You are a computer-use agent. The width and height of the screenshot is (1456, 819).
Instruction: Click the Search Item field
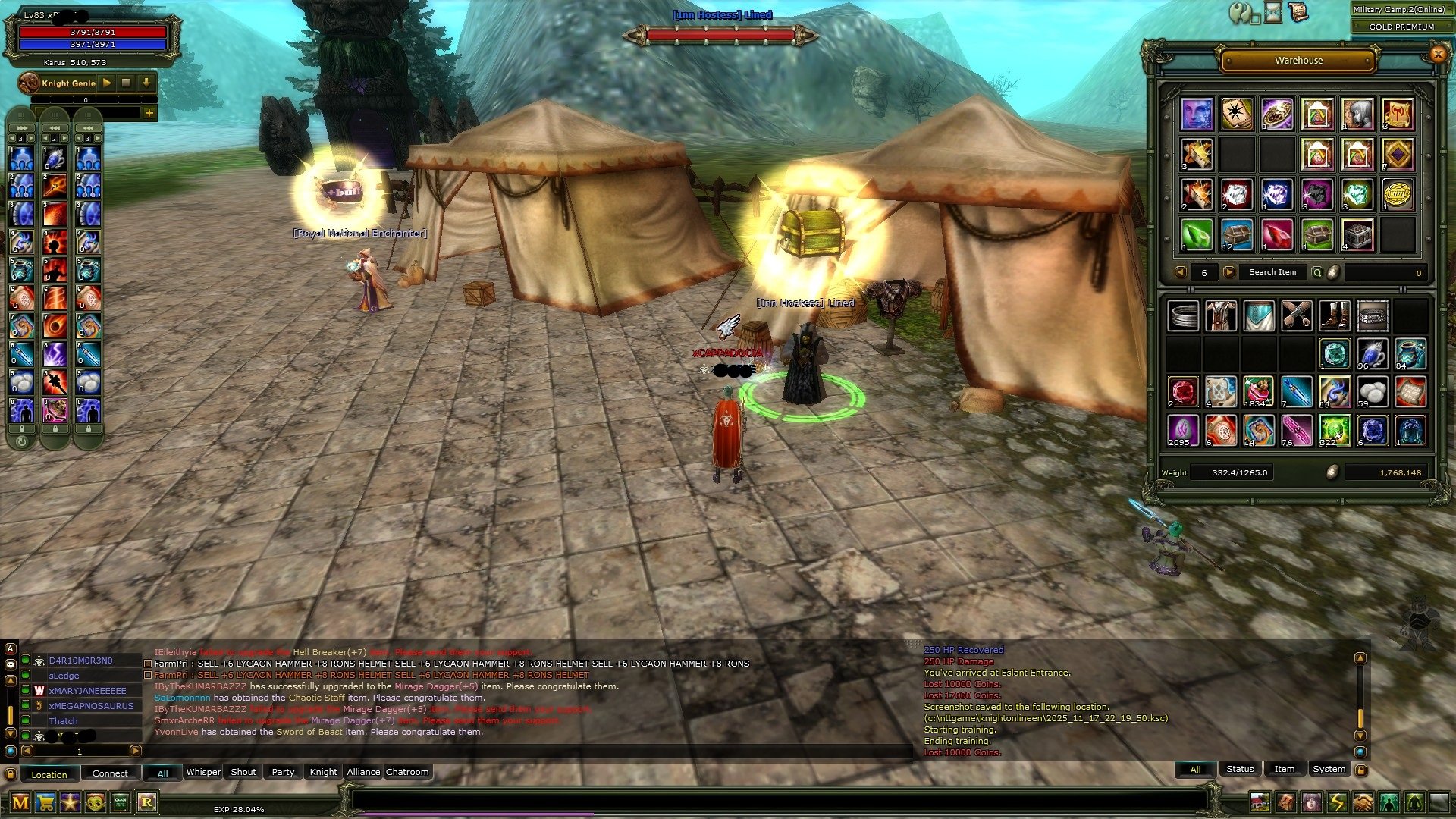click(x=1272, y=272)
